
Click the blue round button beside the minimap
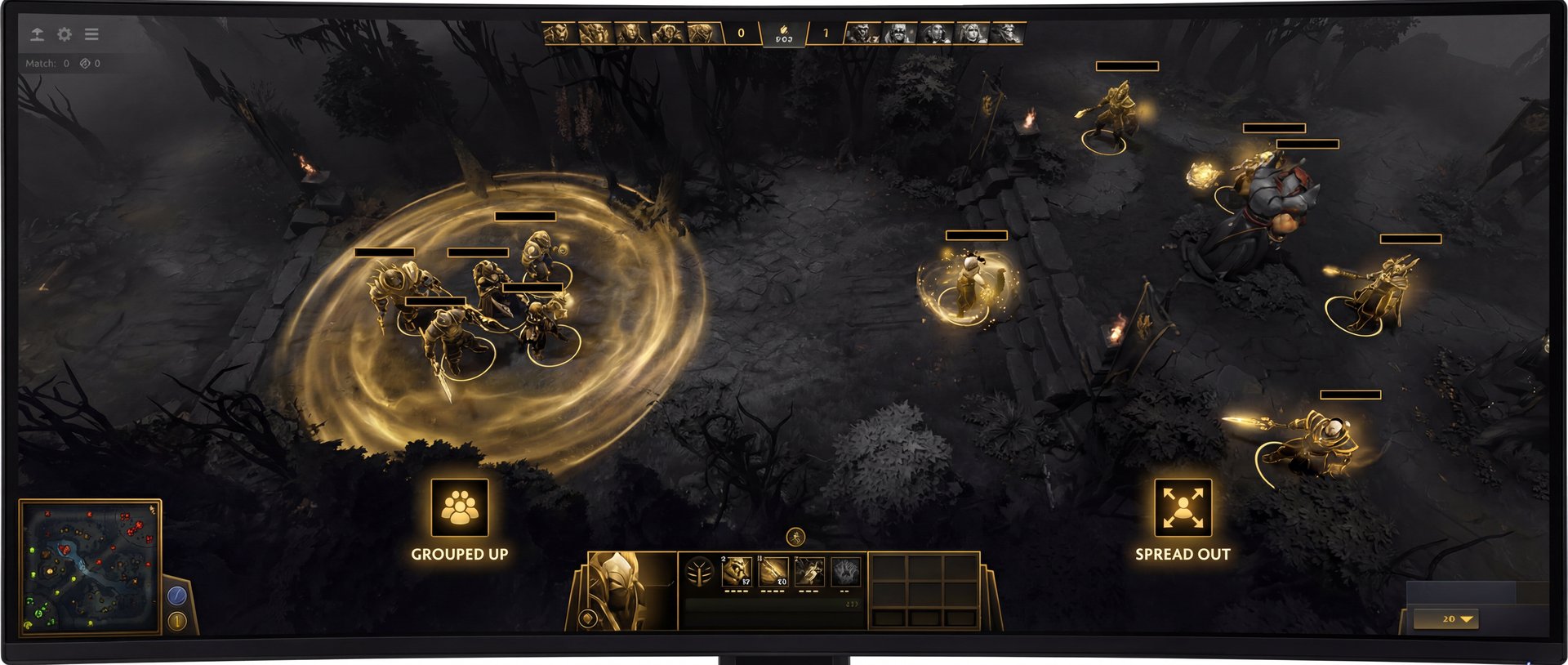pyautogui.click(x=177, y=596)
